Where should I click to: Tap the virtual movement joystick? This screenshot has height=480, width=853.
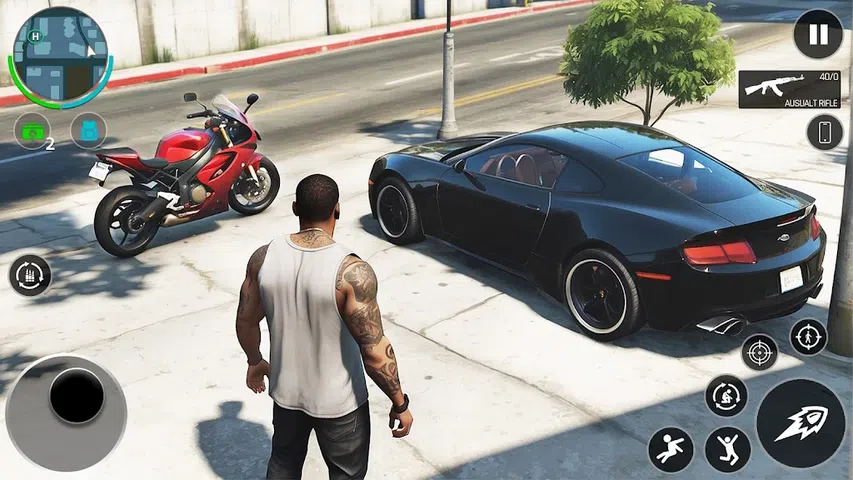pos(76,397)
